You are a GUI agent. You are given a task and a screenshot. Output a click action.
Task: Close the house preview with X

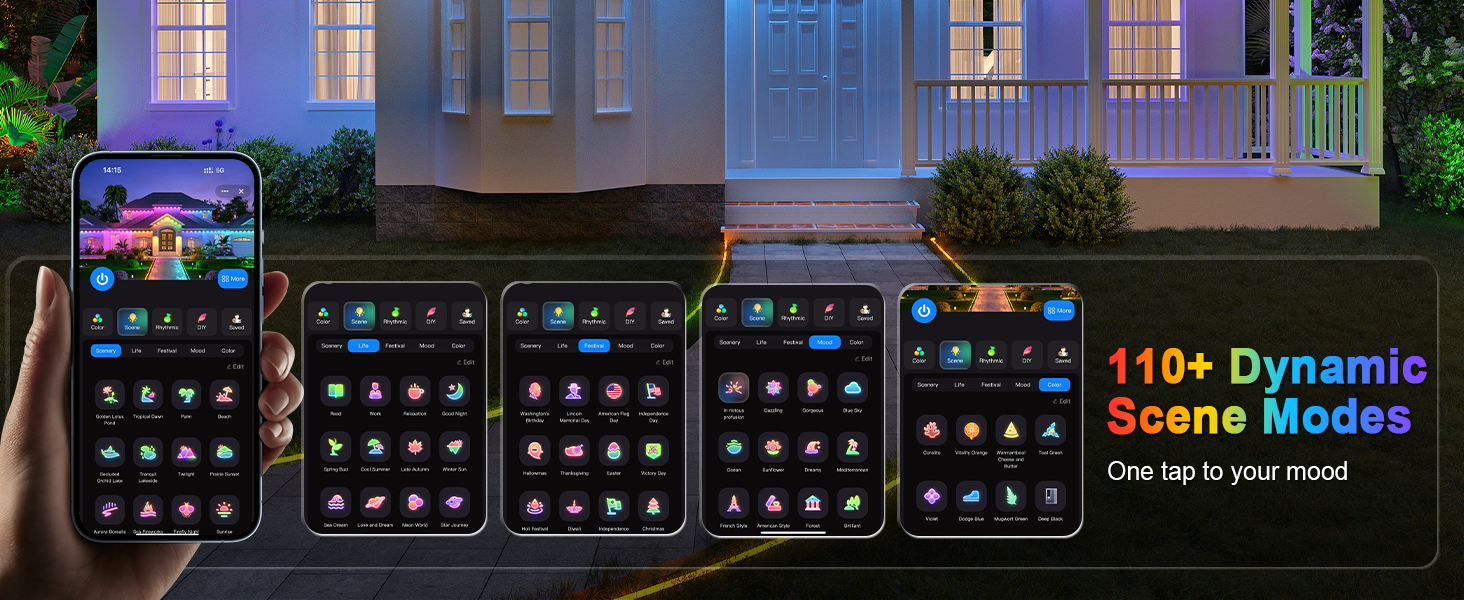pos(241,191)
